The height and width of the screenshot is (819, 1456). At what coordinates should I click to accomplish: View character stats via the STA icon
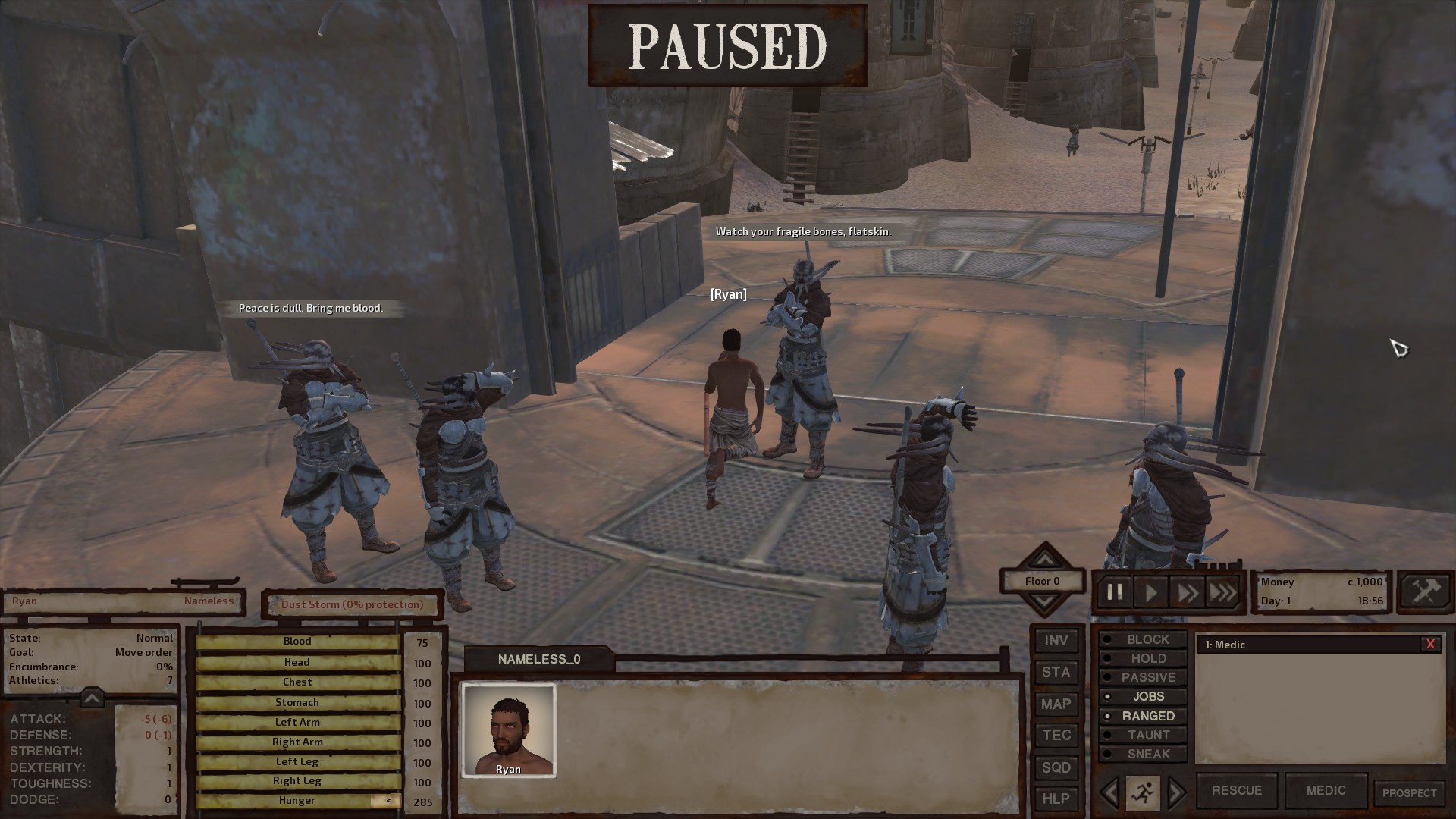coord(1056,673)
